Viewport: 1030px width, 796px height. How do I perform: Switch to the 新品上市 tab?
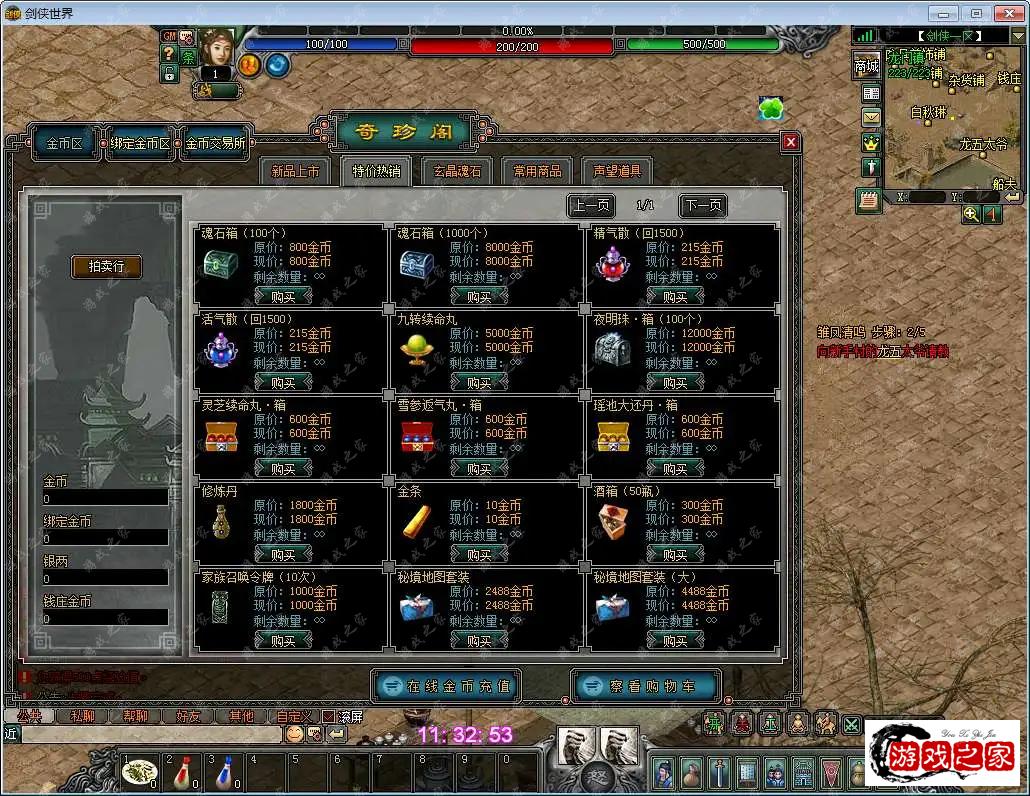pos(295,171)
